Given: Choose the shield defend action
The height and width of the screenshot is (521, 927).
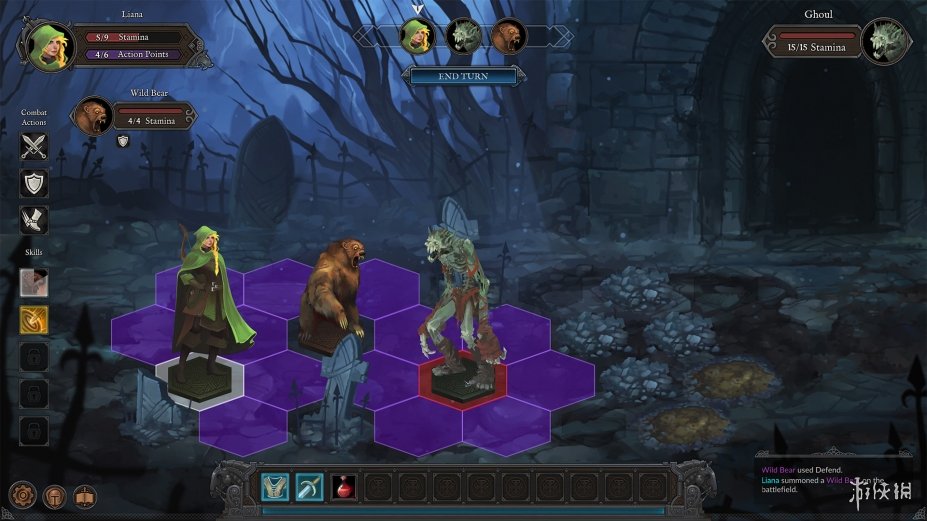Looking at the screenshot, I should click(x=35, y=183).
